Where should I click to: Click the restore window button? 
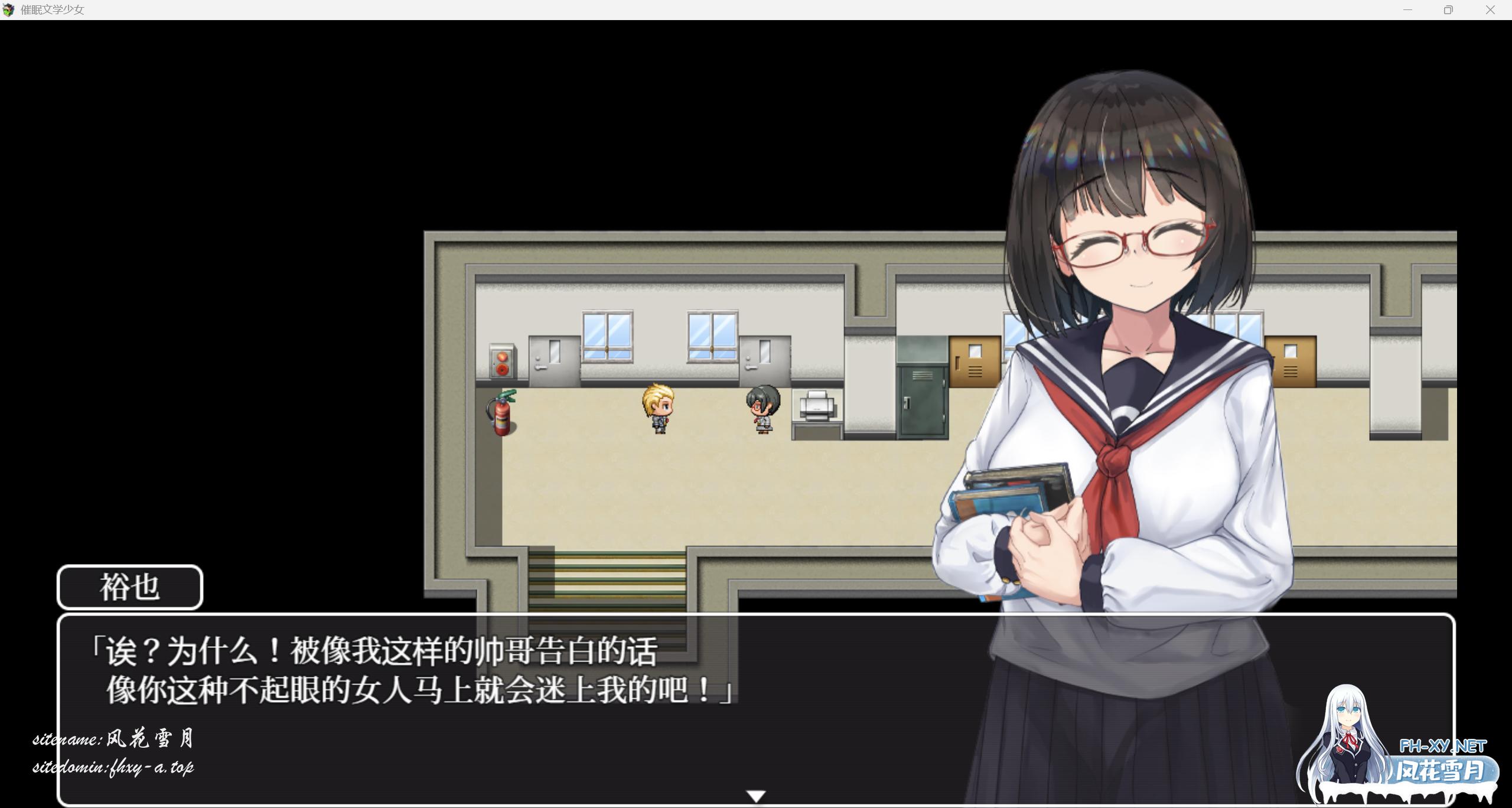pos(1447,10)
